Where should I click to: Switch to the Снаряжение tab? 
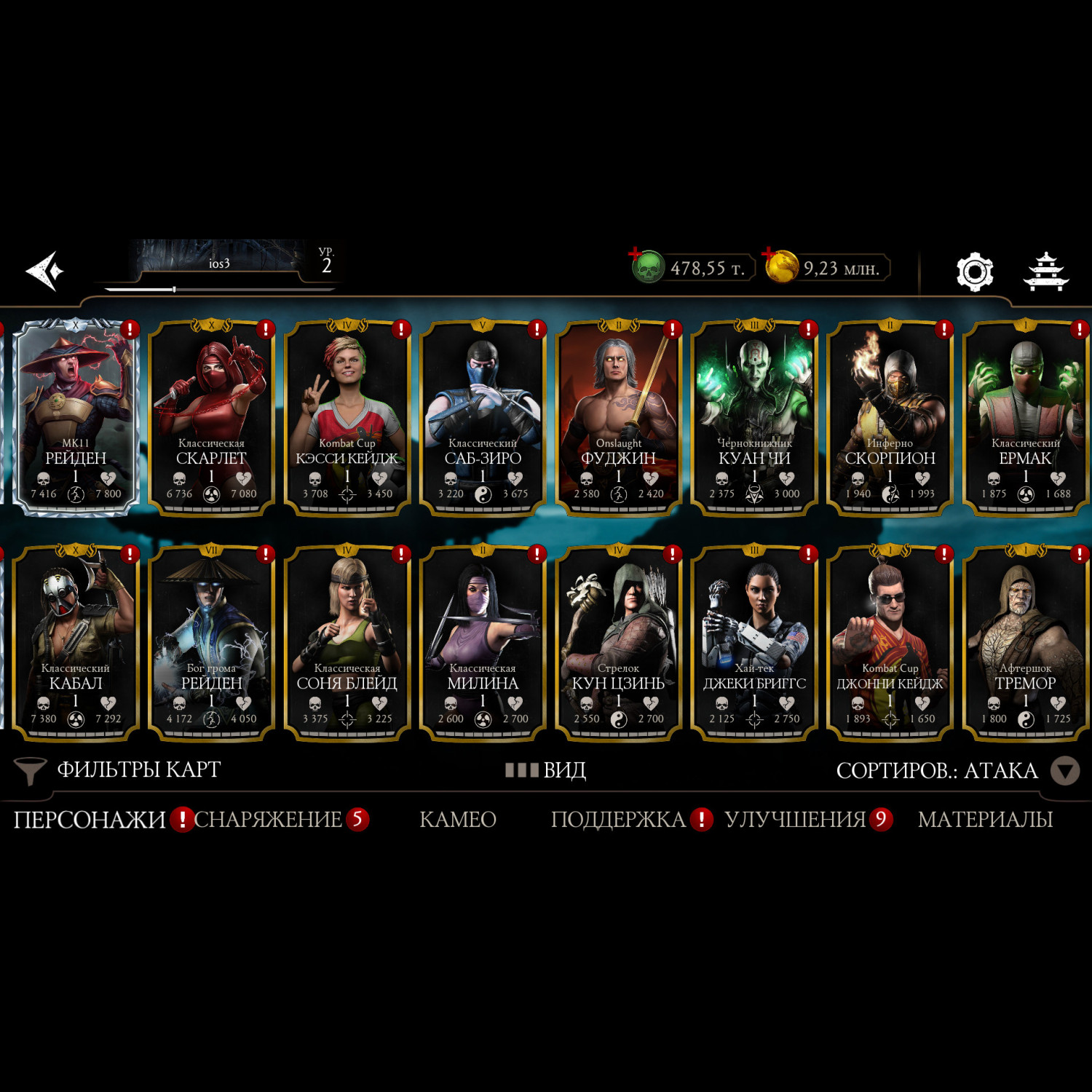pos(268,820)
